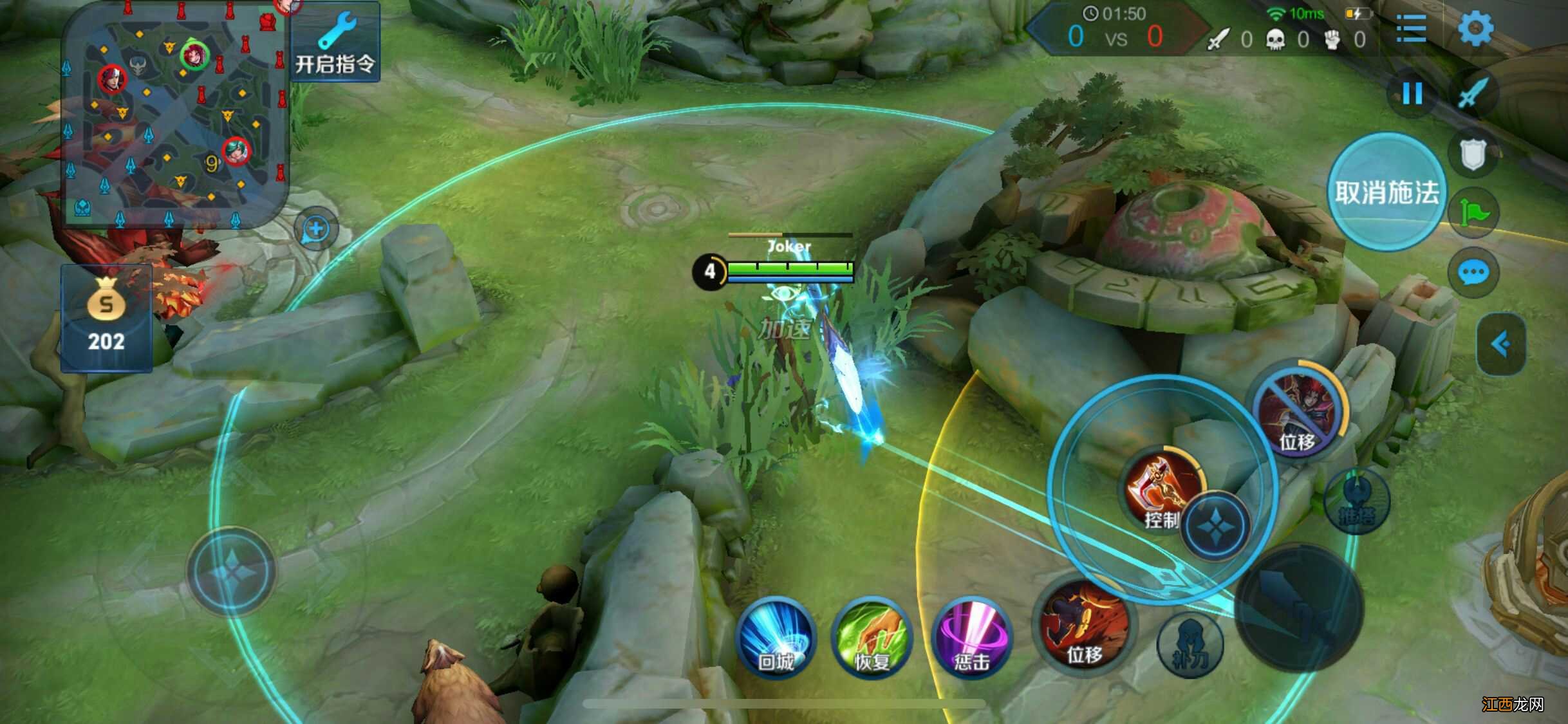Pause the match
The width and height of the screenshot is (1568, 724).
(x=1412, y=94)
